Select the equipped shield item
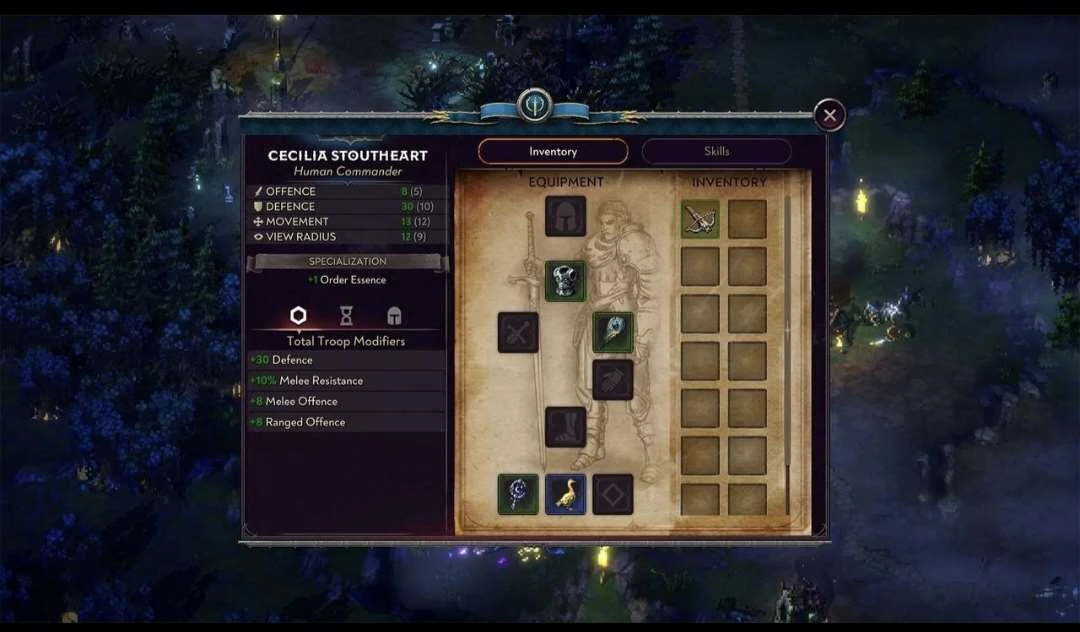Image resolution: width=1080 pixels, height=632 pixels. pyautogui.click(x=613, y=332)
